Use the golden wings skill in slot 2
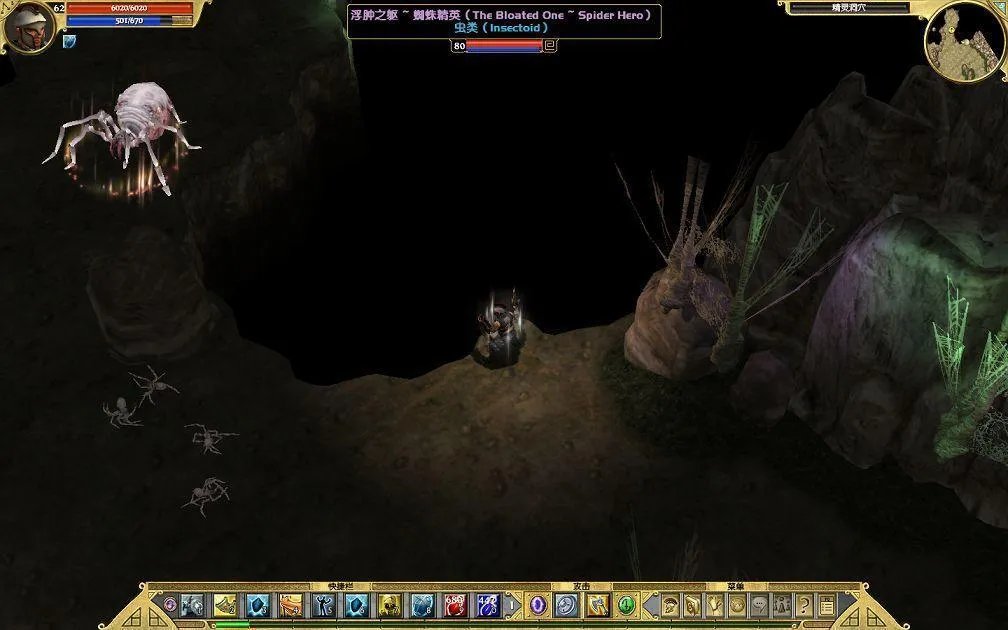This screenshot has height=630, width=1008. point(225,605)
